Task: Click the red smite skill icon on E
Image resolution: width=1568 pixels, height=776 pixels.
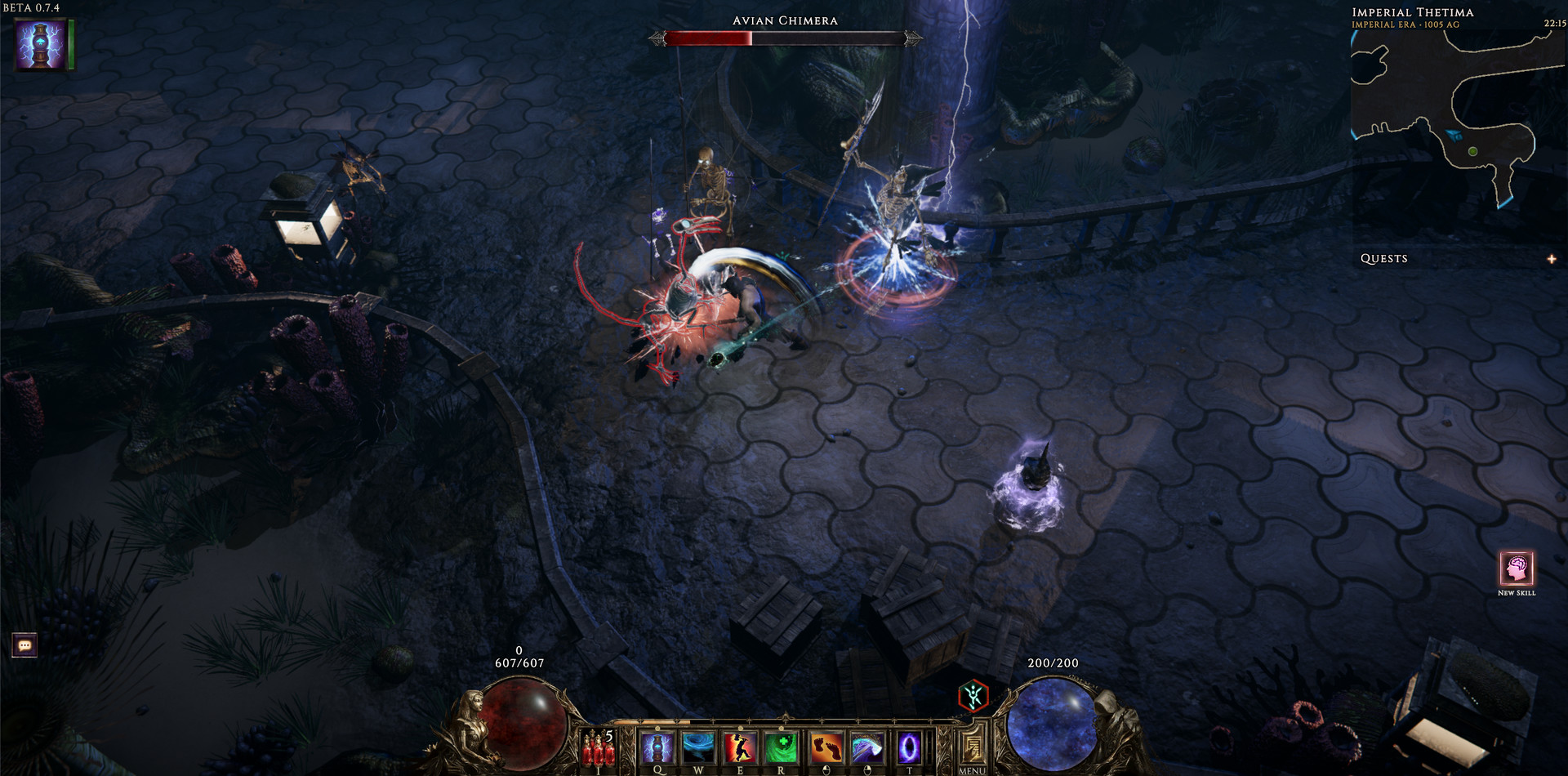Action: click(741, 747)
